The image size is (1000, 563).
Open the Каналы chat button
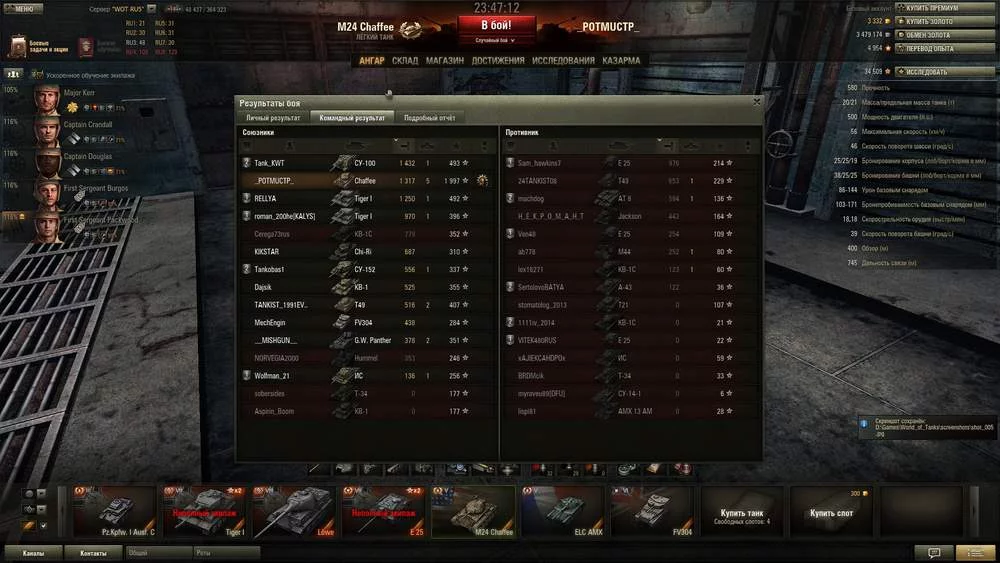pos(32,552)
